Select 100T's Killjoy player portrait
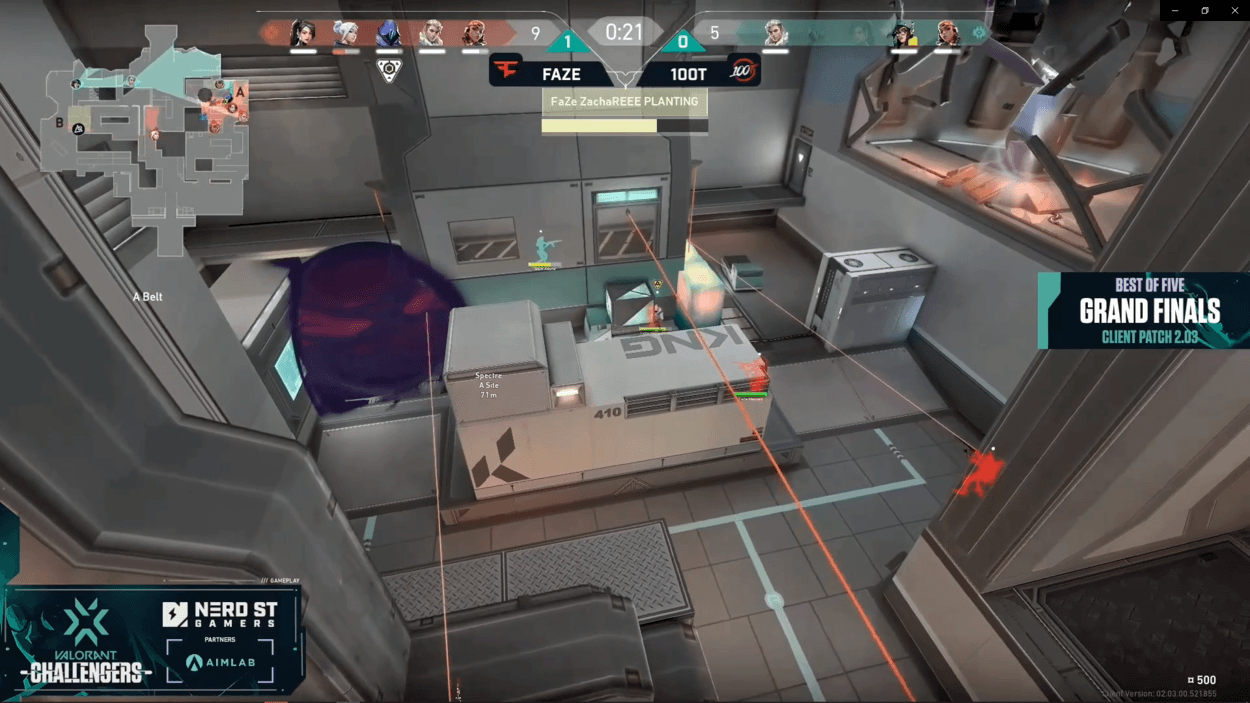The height and width of the screenshot is (703, 1250). click(904, 34)
